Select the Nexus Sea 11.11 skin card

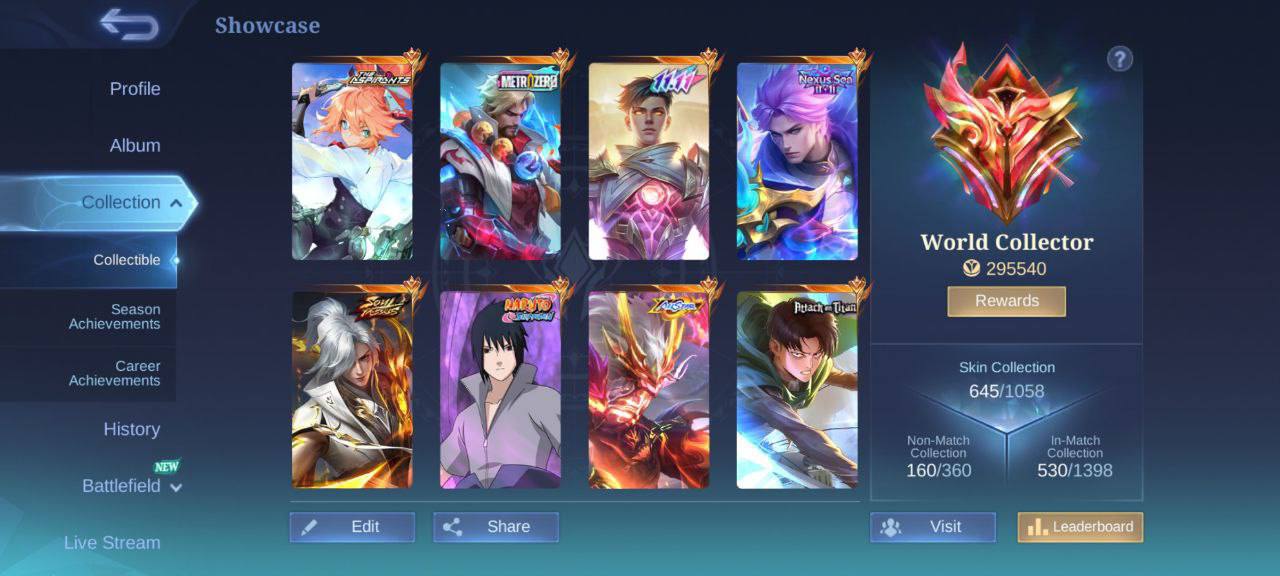[797, 161]
